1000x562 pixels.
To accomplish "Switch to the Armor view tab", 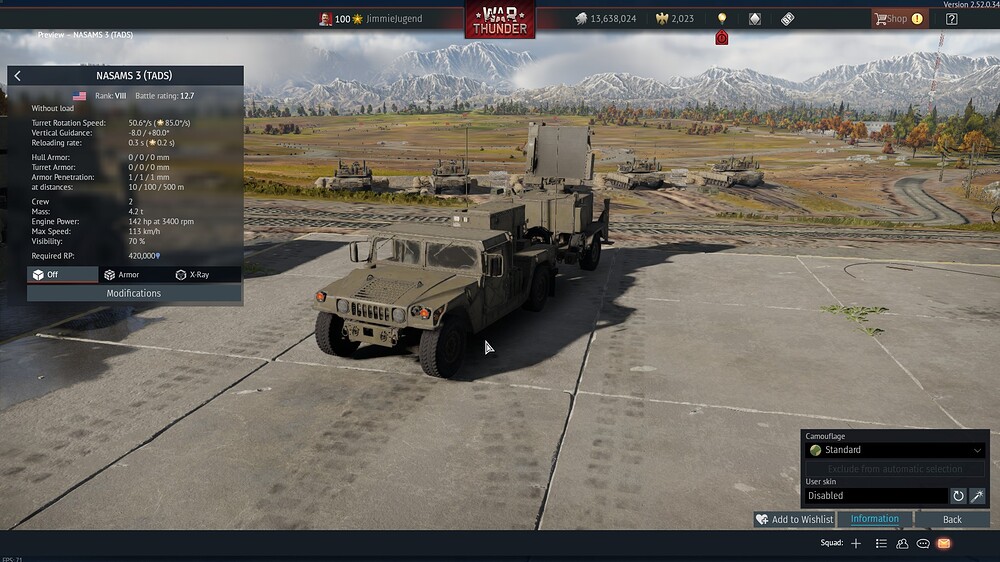I will pos(134,274).
